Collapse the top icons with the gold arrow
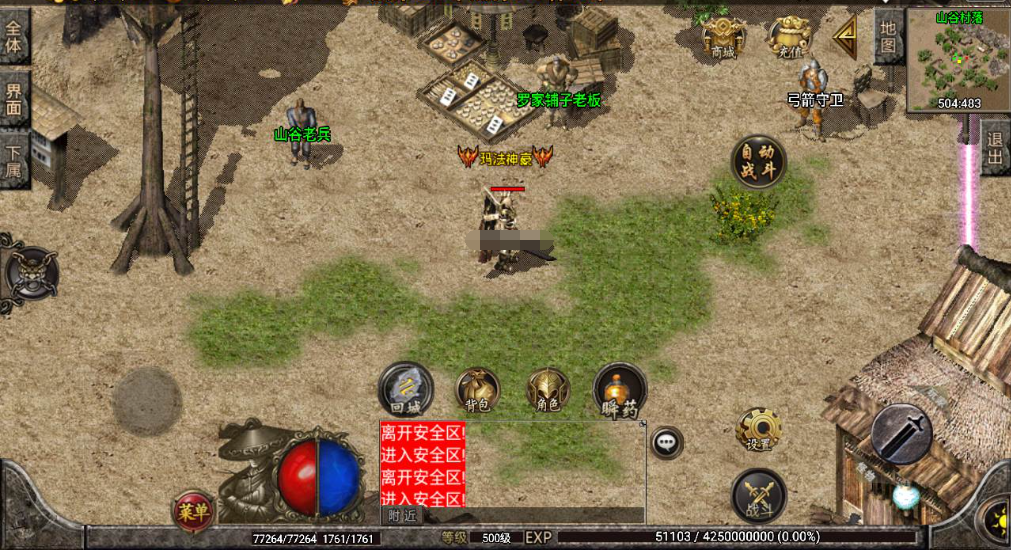 click(846, 37)
